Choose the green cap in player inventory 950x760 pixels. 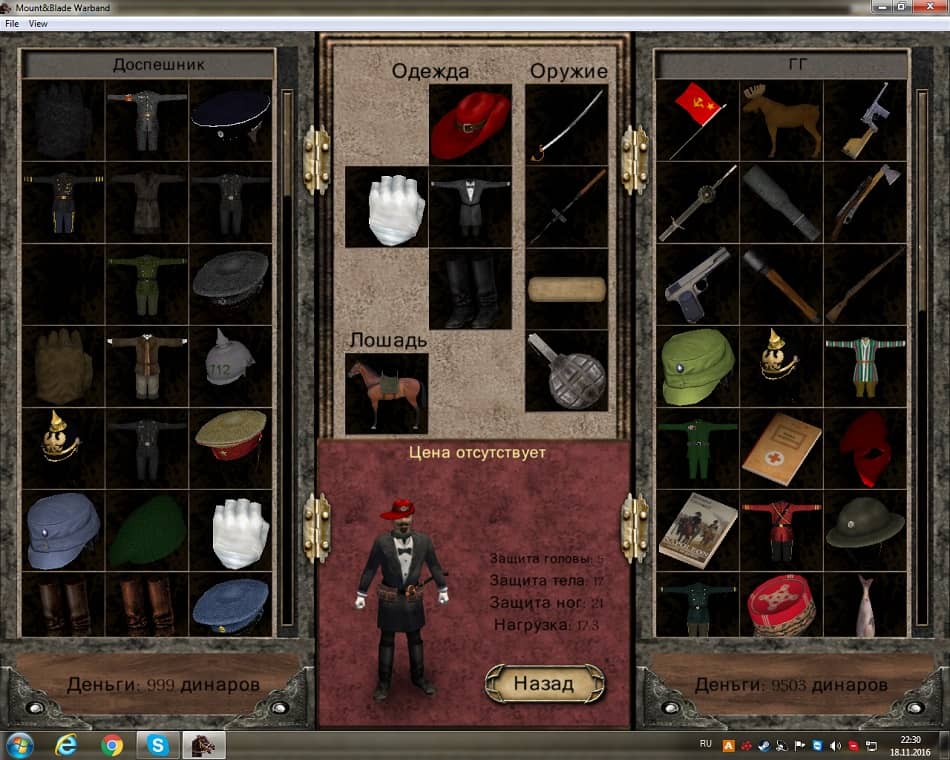697,366
